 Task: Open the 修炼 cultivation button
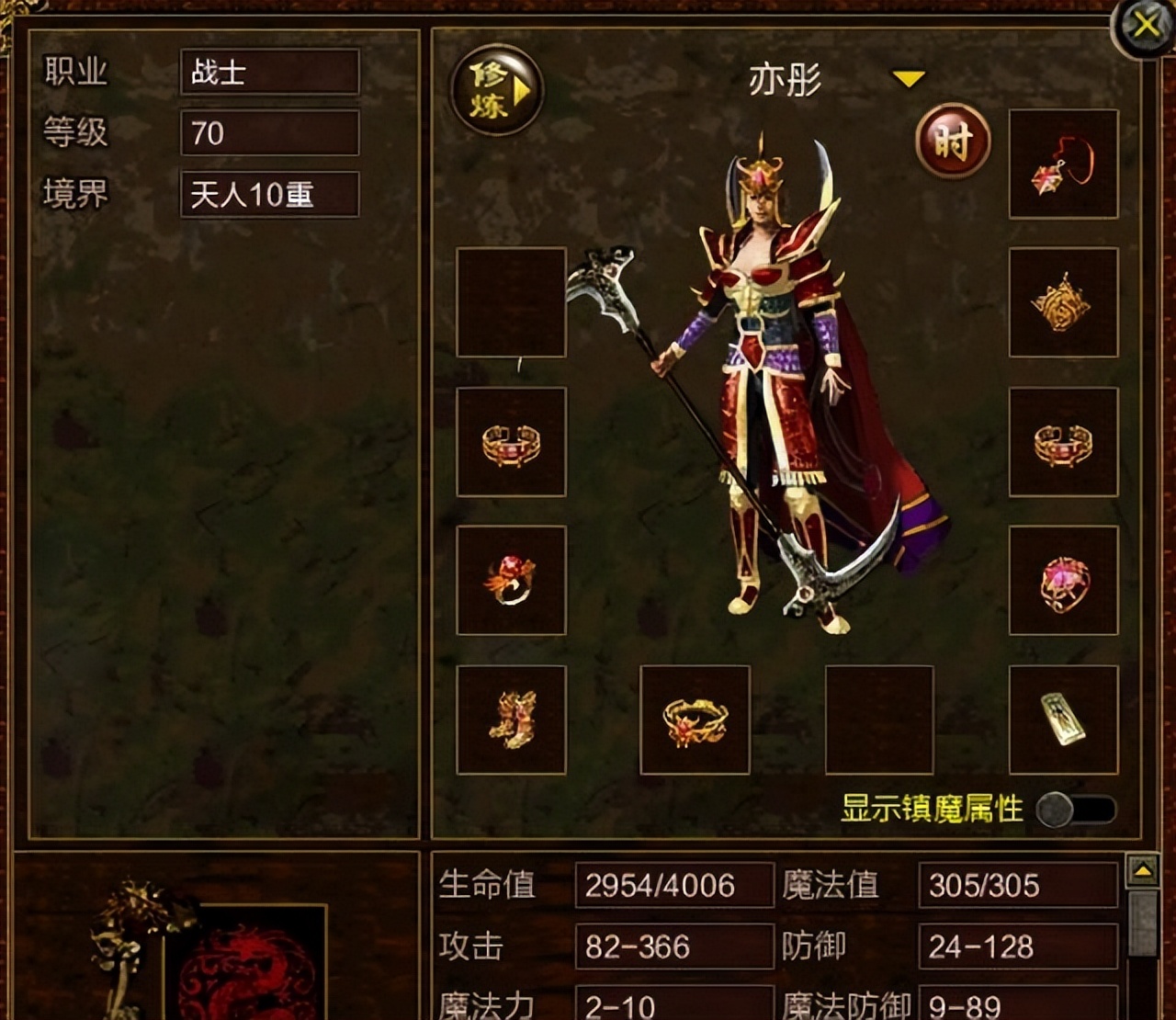click(x=496, y=90)
